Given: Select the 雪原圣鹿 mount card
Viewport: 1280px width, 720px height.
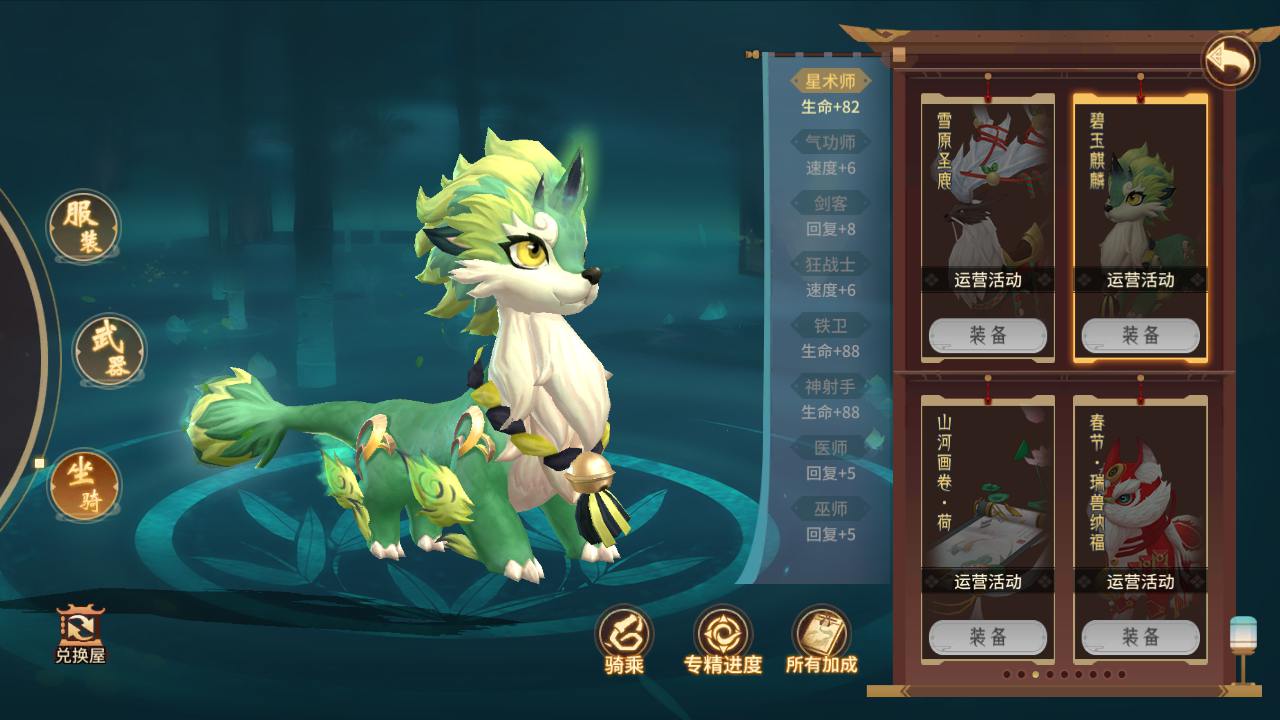Looking at the screenshot, I should pos(988,200).
